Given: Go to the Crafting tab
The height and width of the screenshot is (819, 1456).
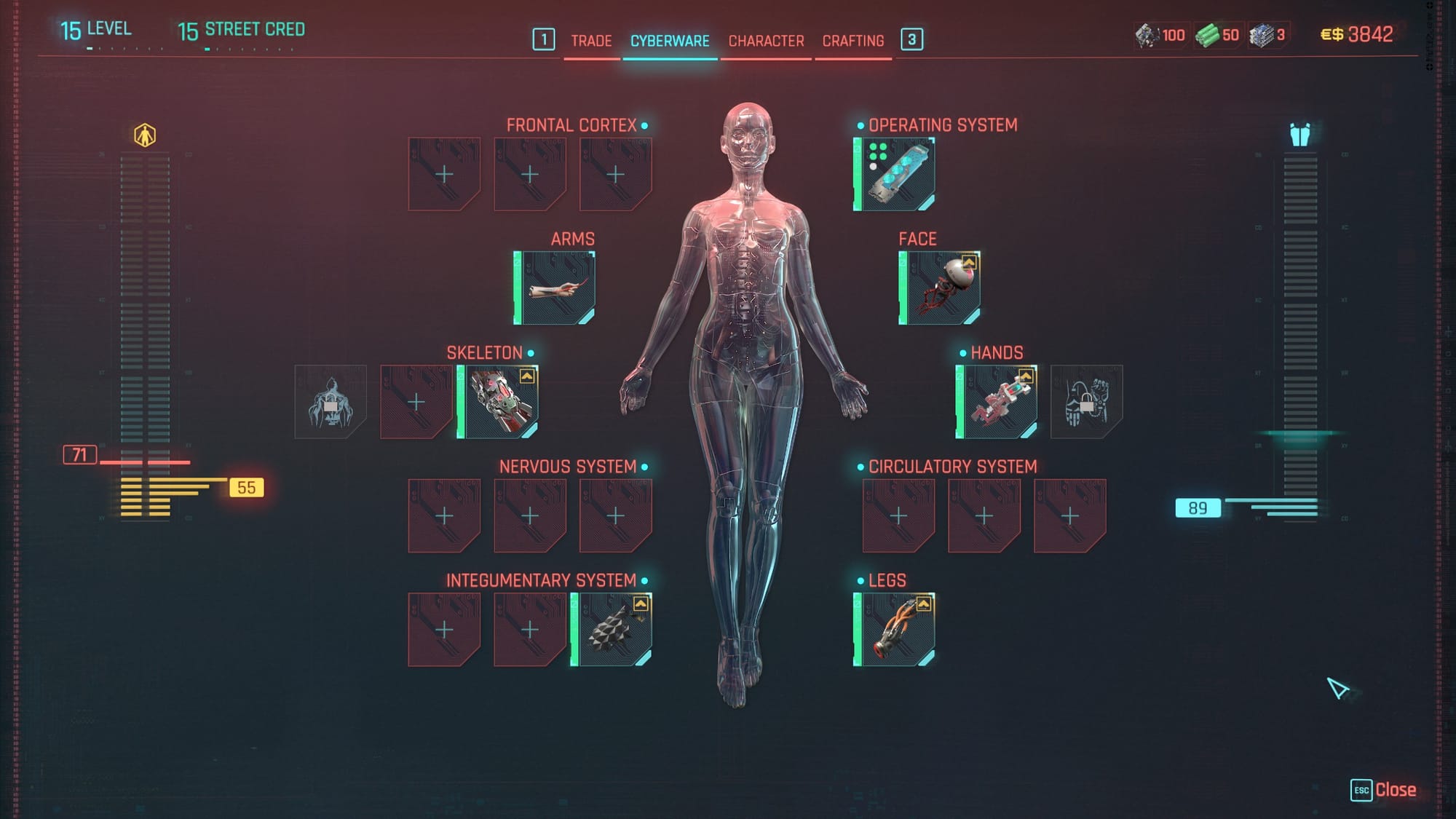Looking at the screenshot, I should click(x=852, y=41).
